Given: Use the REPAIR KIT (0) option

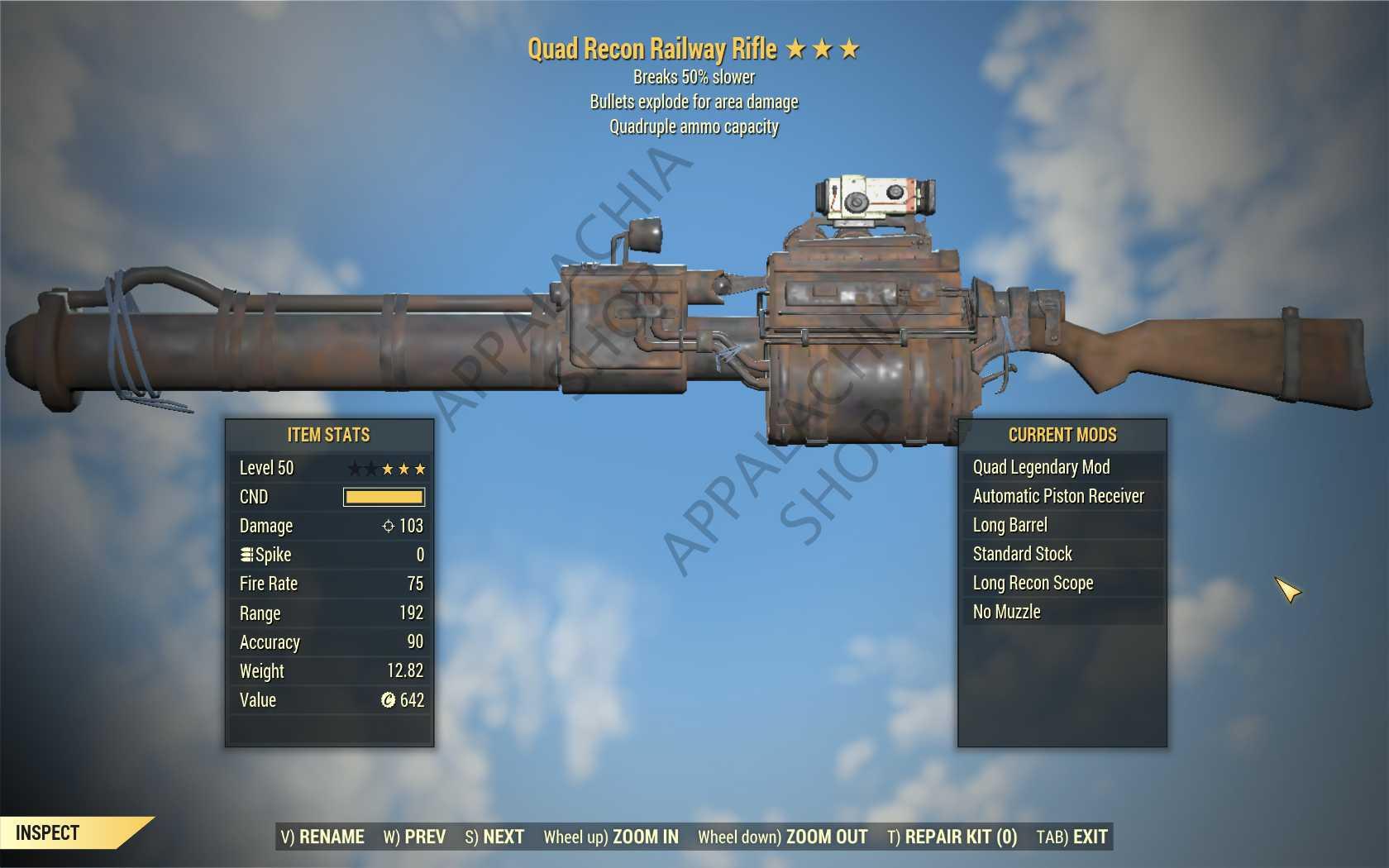Looking at the screenshot, I should (x=952, y=837).
